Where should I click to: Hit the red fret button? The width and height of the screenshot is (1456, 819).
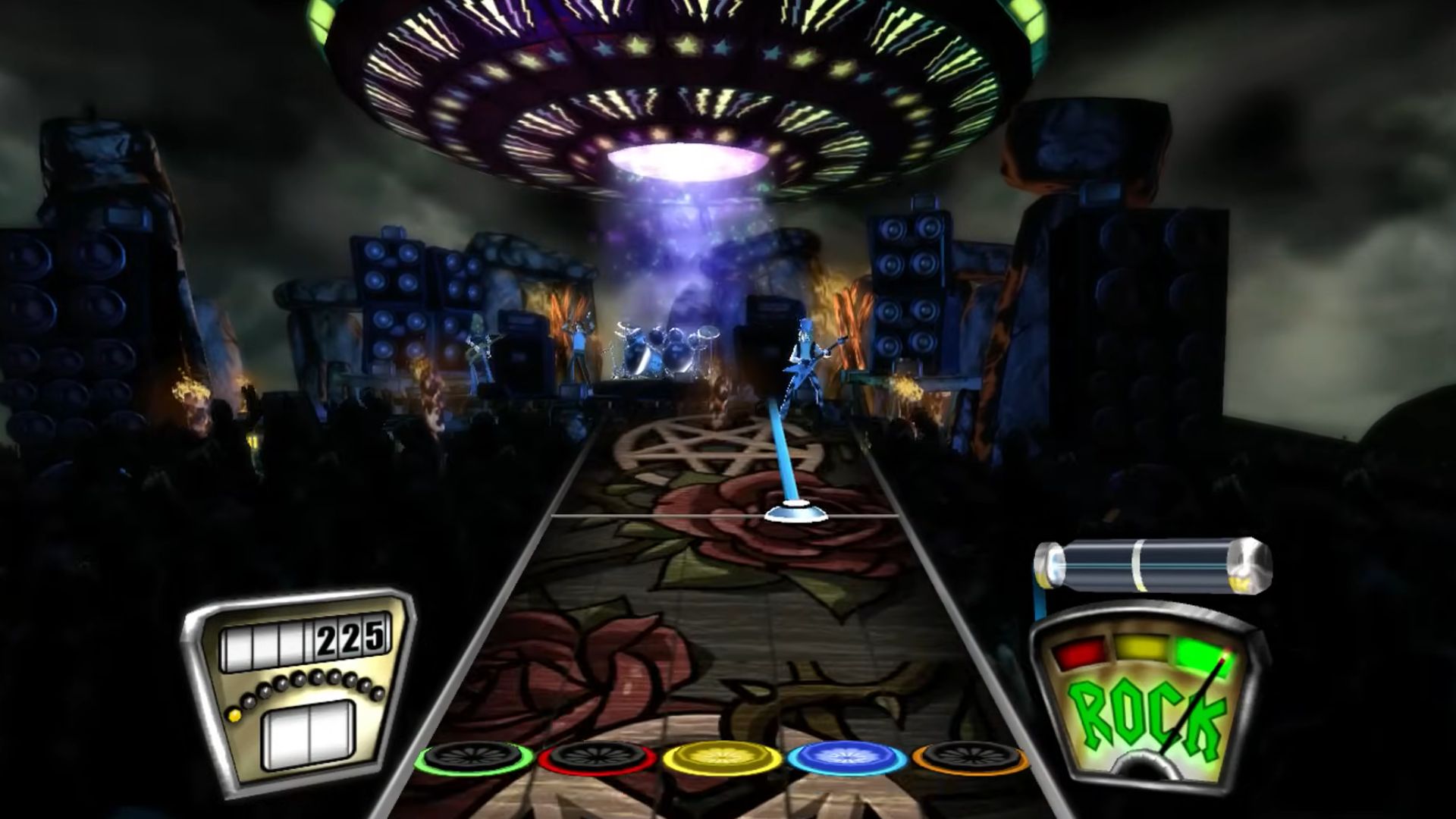pyautogui.click(x=598, y=758)
